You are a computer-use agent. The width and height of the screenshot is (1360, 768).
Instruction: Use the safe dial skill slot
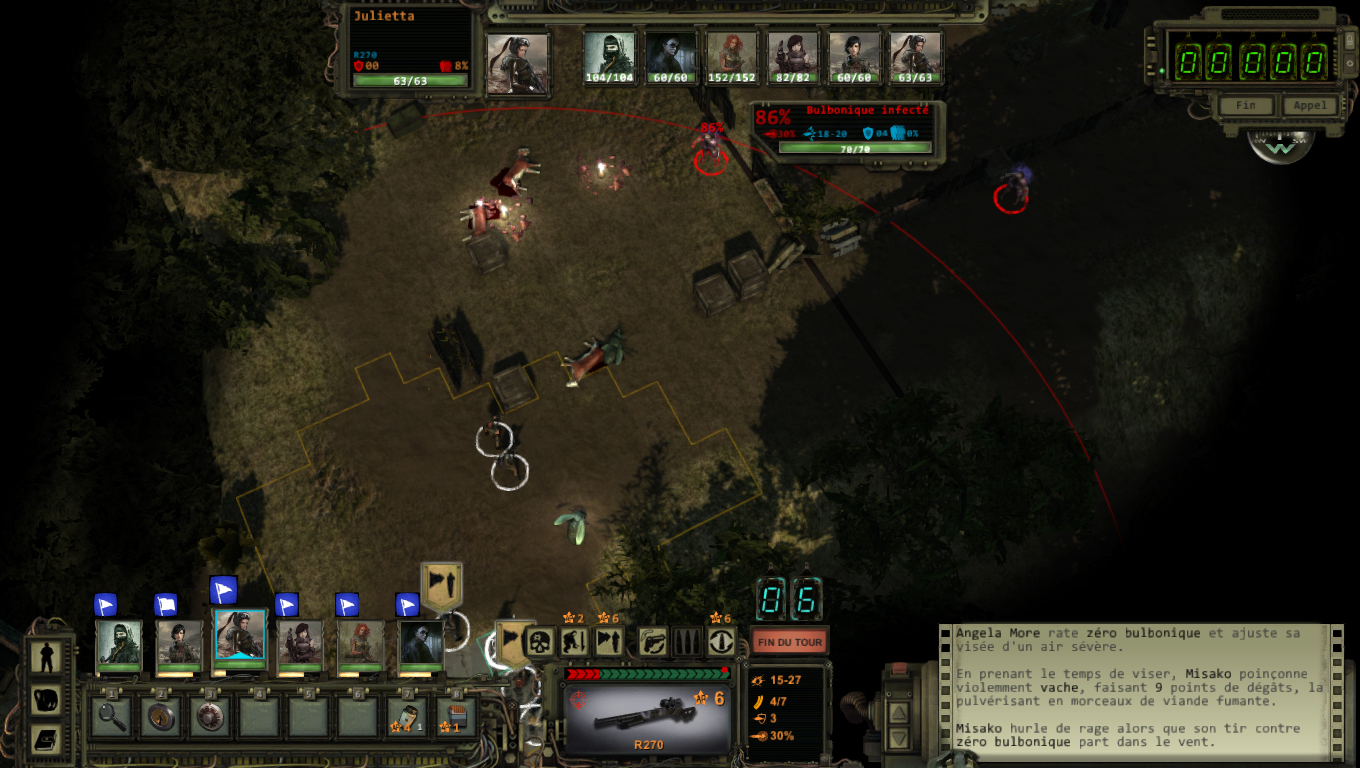(210, 716)
